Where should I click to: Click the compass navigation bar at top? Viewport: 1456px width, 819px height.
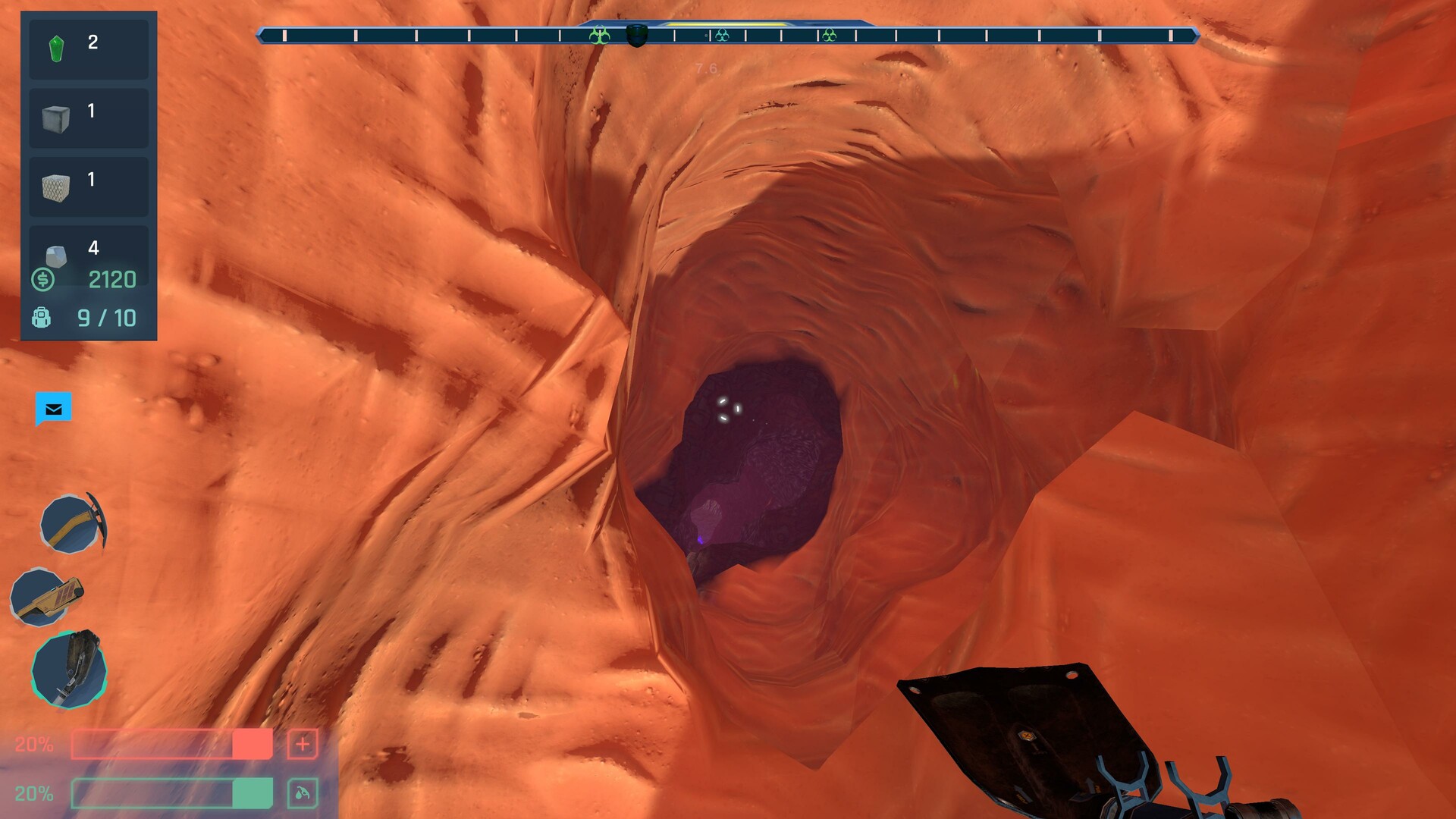click(x=728, y=33)
